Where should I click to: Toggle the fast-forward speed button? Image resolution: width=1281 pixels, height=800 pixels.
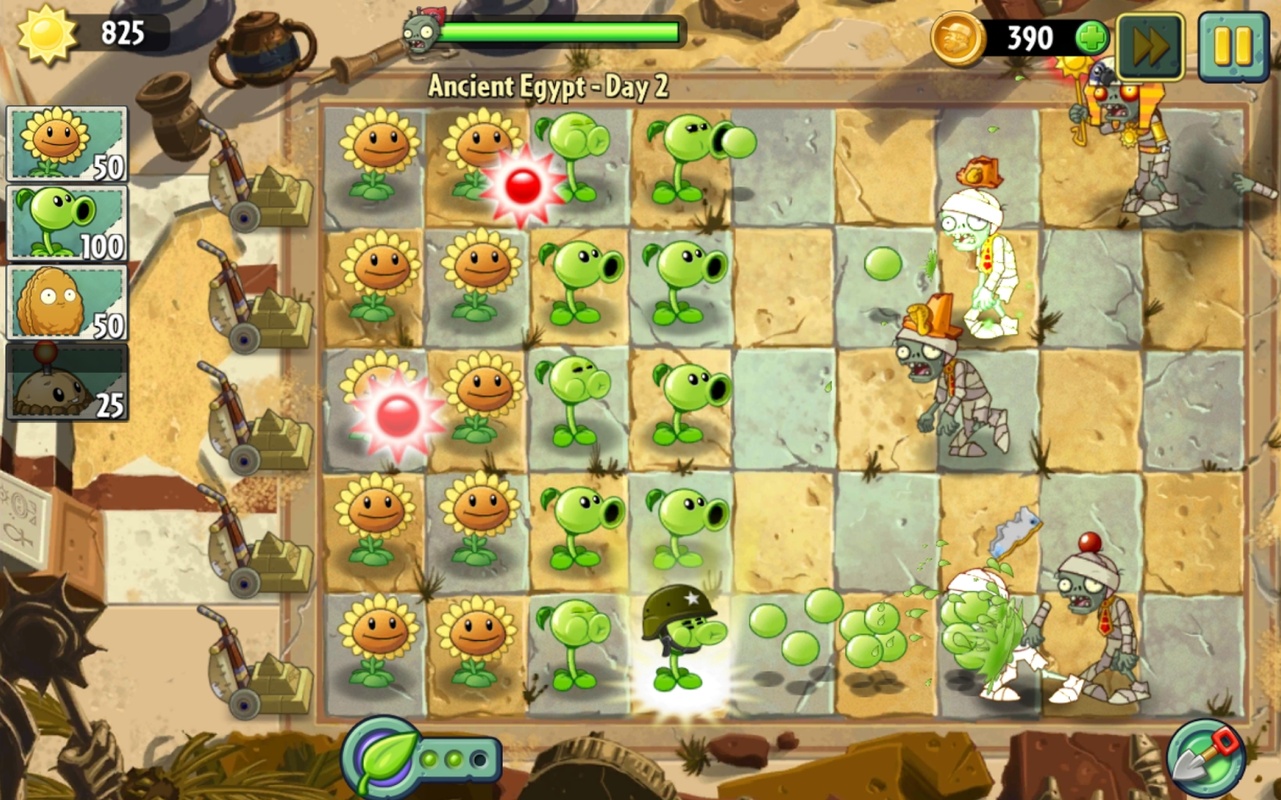[1150, 46]
